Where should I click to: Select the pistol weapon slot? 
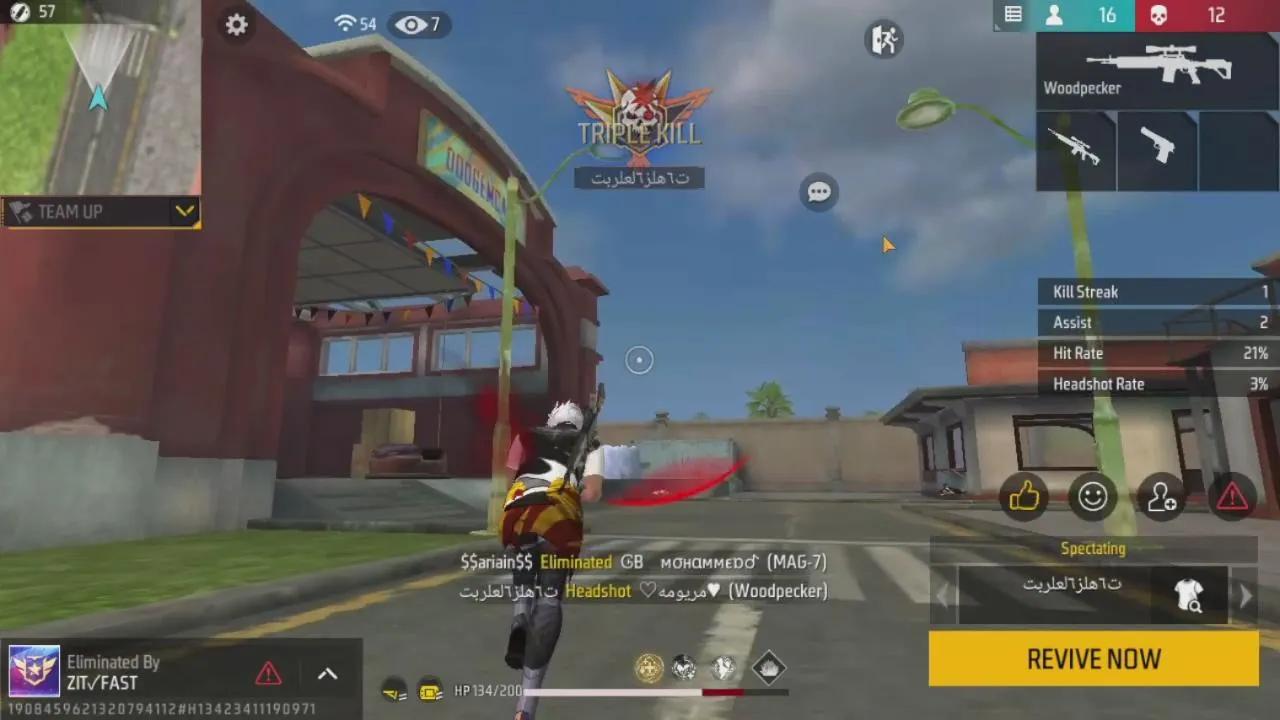tap(1157, 150)
